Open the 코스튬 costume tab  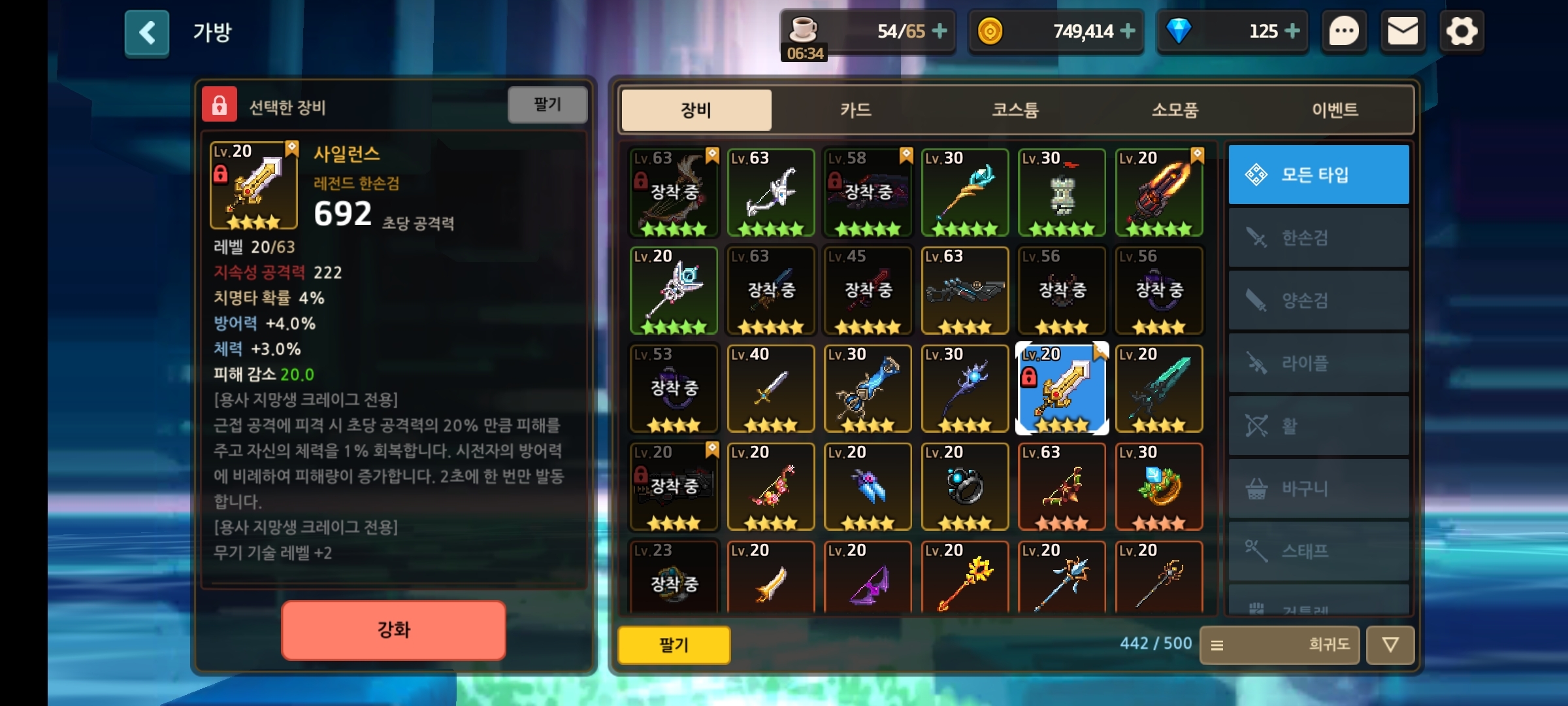point(1015,110)
